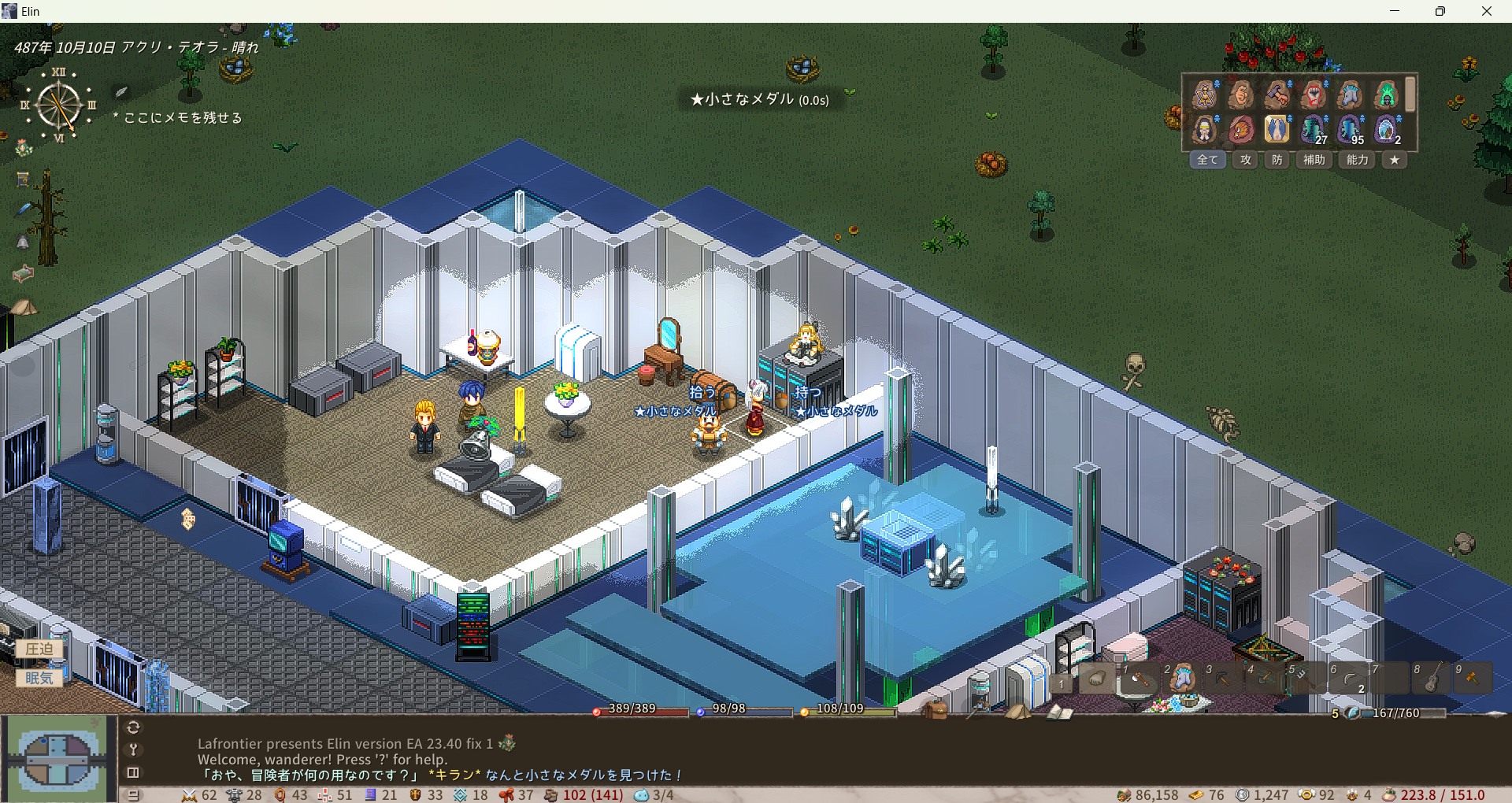Show the 補助 support abilities tab
The image size is (1512, 803).
point(1314,160)
